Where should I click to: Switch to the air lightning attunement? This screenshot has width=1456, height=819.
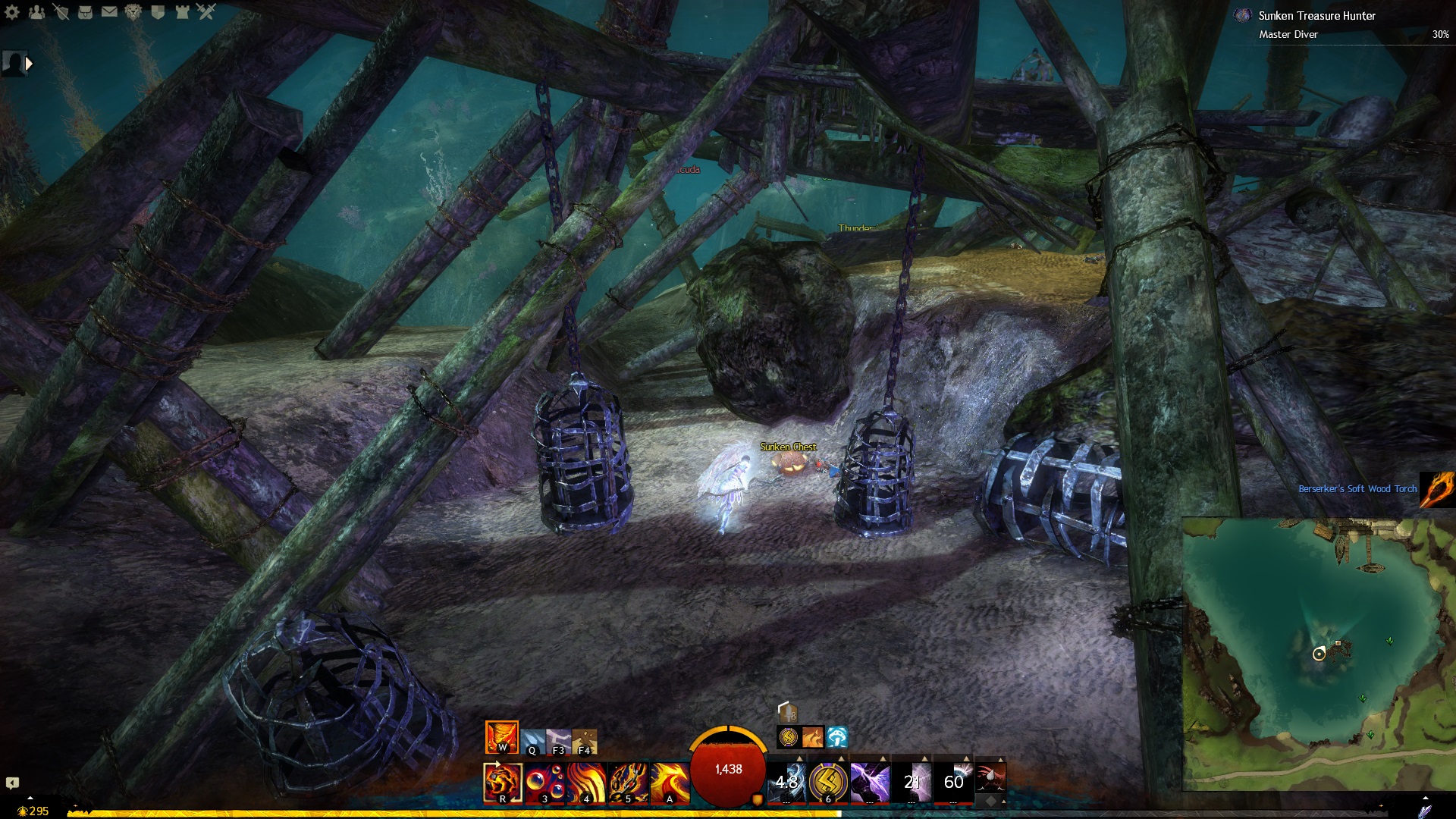pos(559,741)
